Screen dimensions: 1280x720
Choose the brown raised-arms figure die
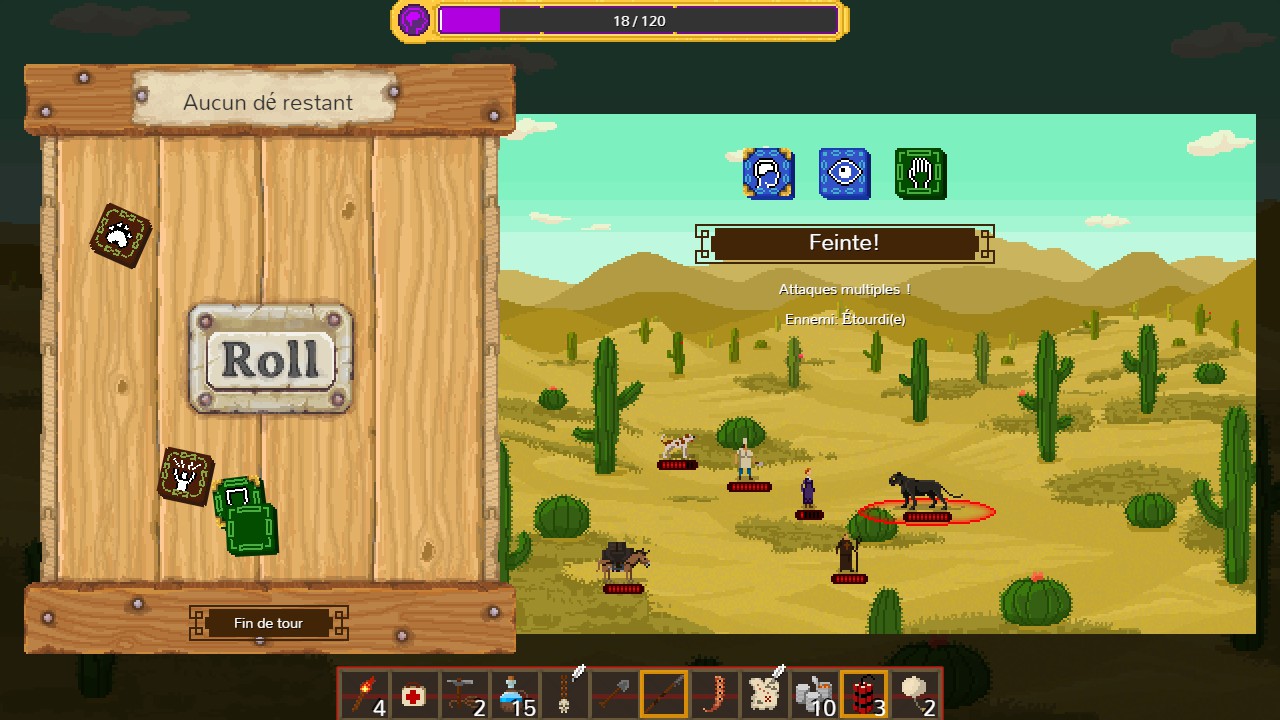[x=185, y=475]
